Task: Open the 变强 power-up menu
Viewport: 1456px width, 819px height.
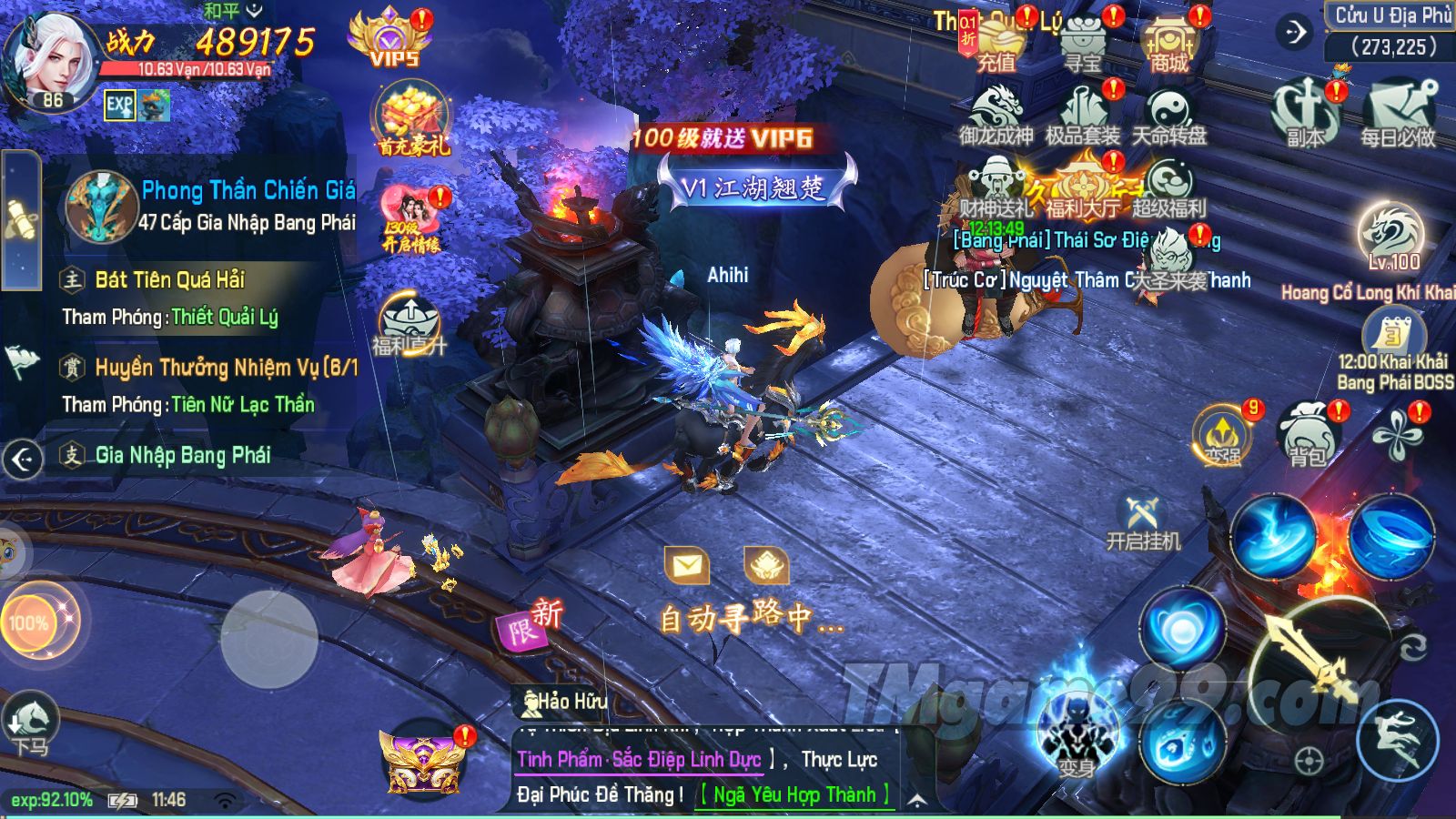Action: 1223,435
